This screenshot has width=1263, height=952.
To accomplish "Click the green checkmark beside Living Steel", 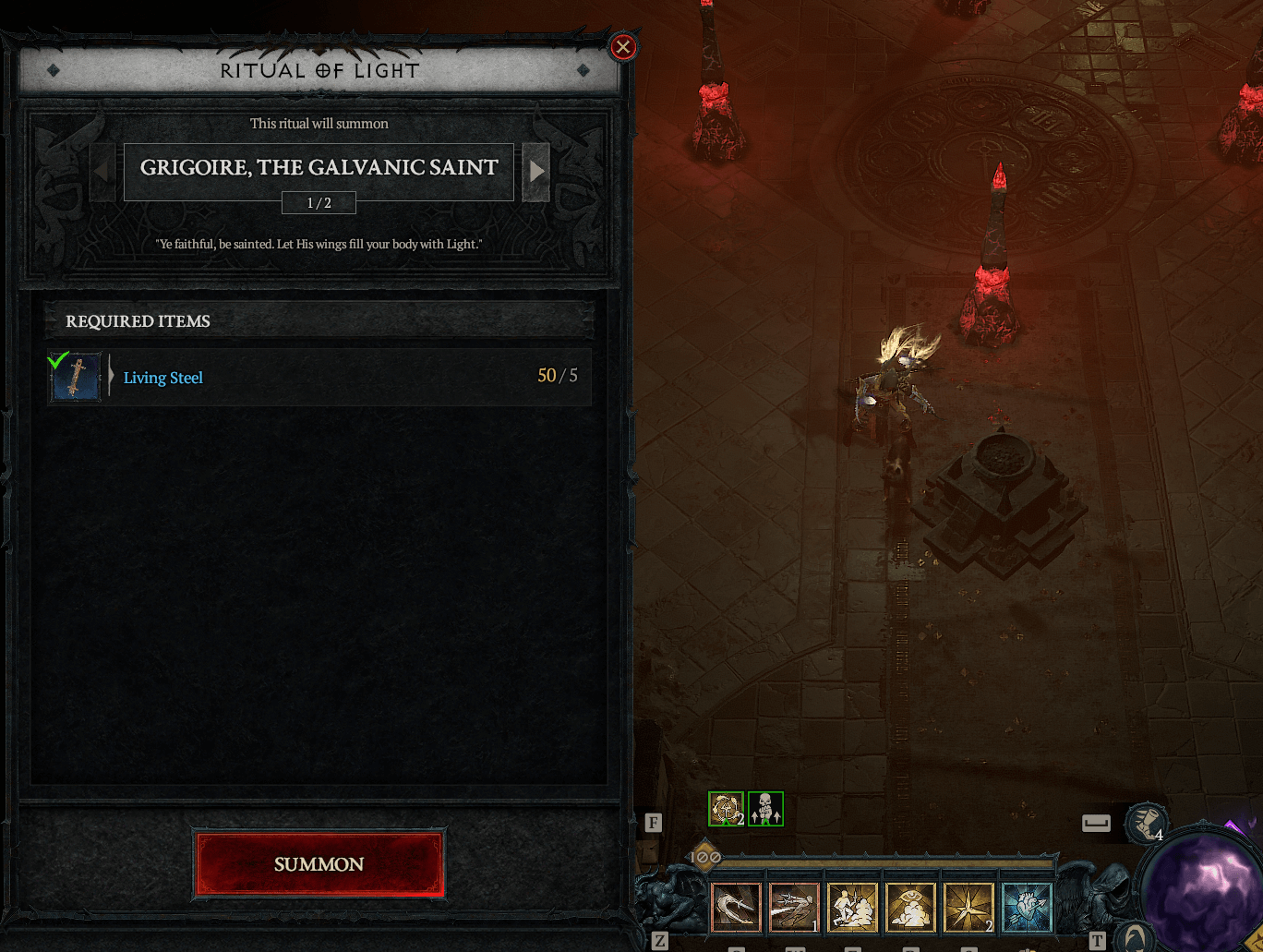I will (x=59, y=361).
